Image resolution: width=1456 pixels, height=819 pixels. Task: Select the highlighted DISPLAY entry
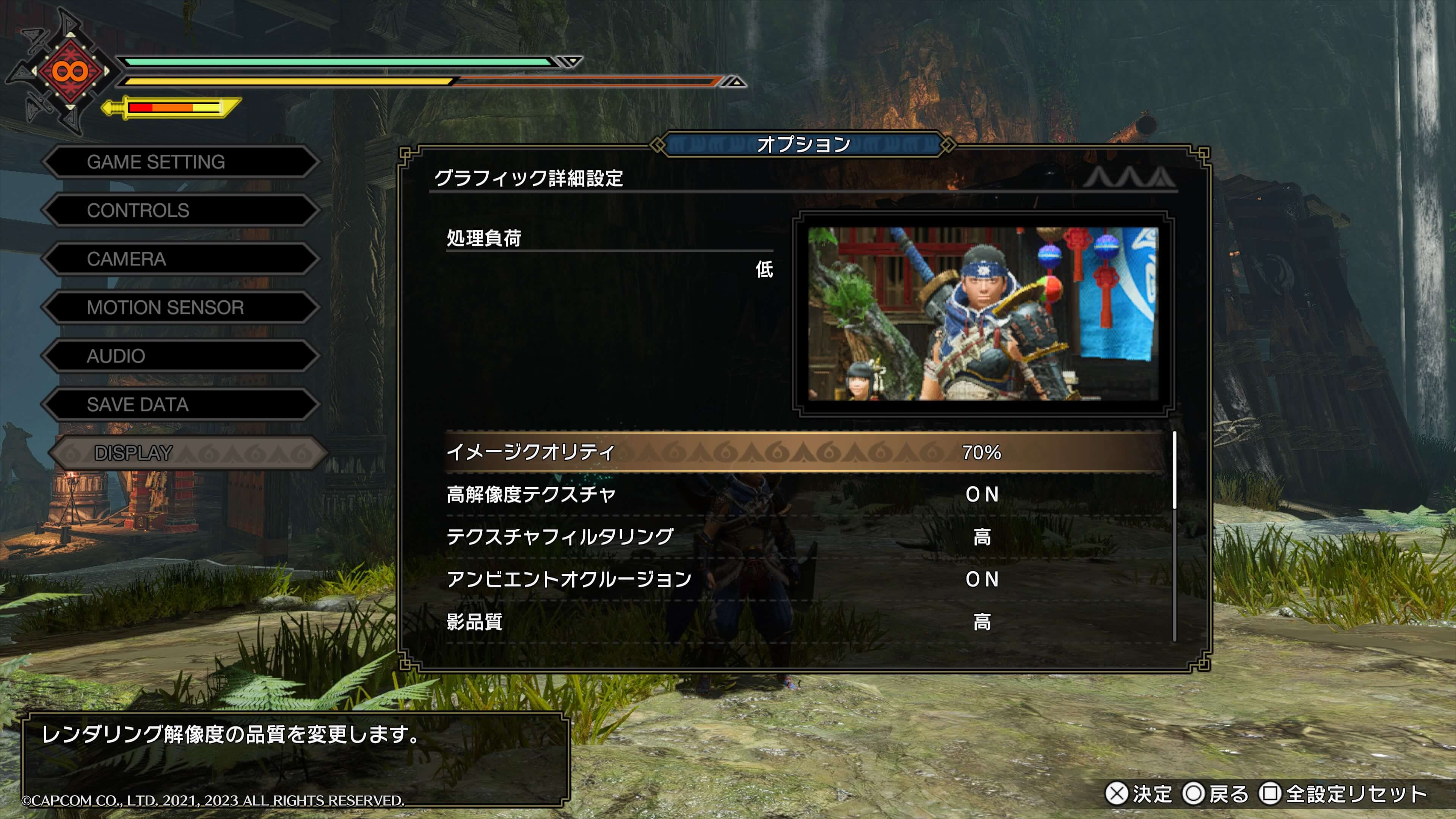(x=187, y=453)
